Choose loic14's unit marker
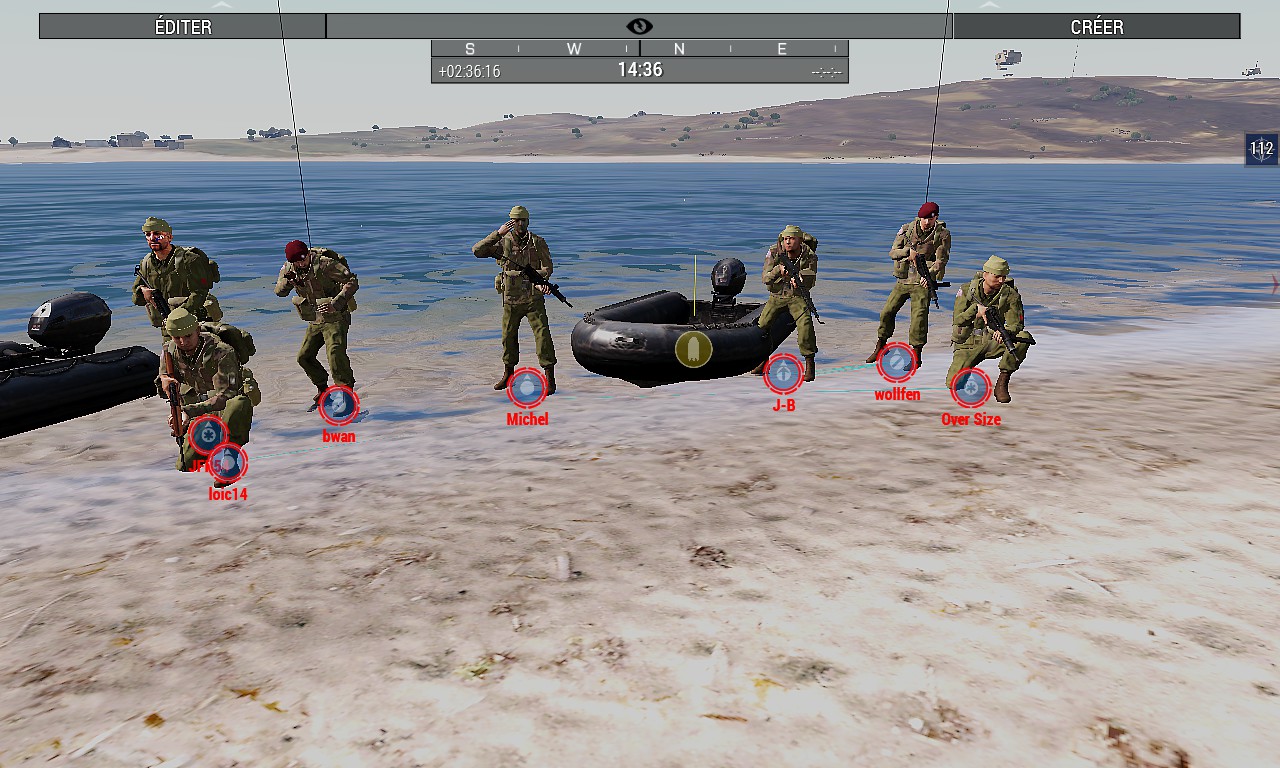Image resolution: width=1280 pixels, height=768 pixels. point(229,463)
